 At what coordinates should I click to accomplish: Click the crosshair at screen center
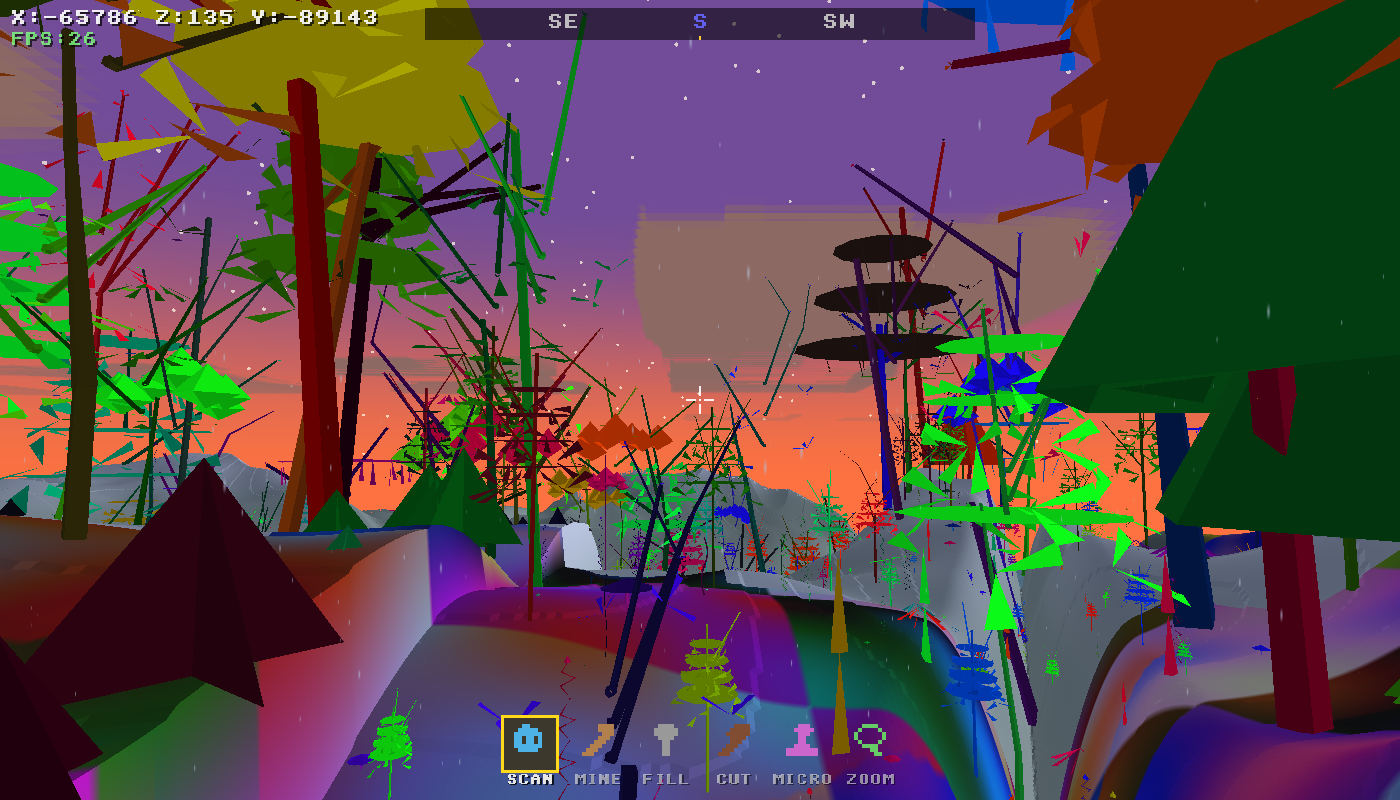coord(700,398)
